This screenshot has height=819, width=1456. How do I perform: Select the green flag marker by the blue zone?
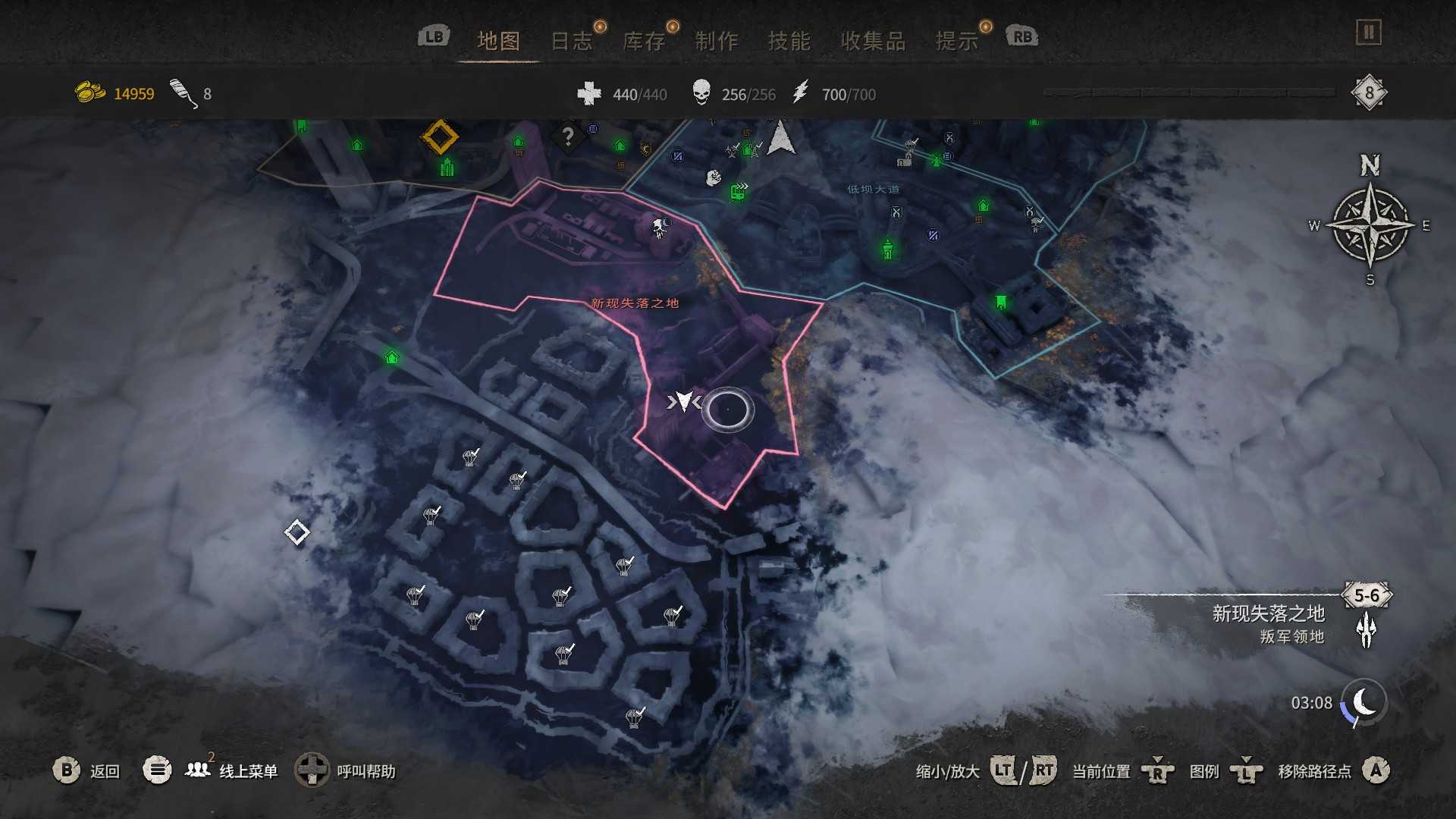1001,303
